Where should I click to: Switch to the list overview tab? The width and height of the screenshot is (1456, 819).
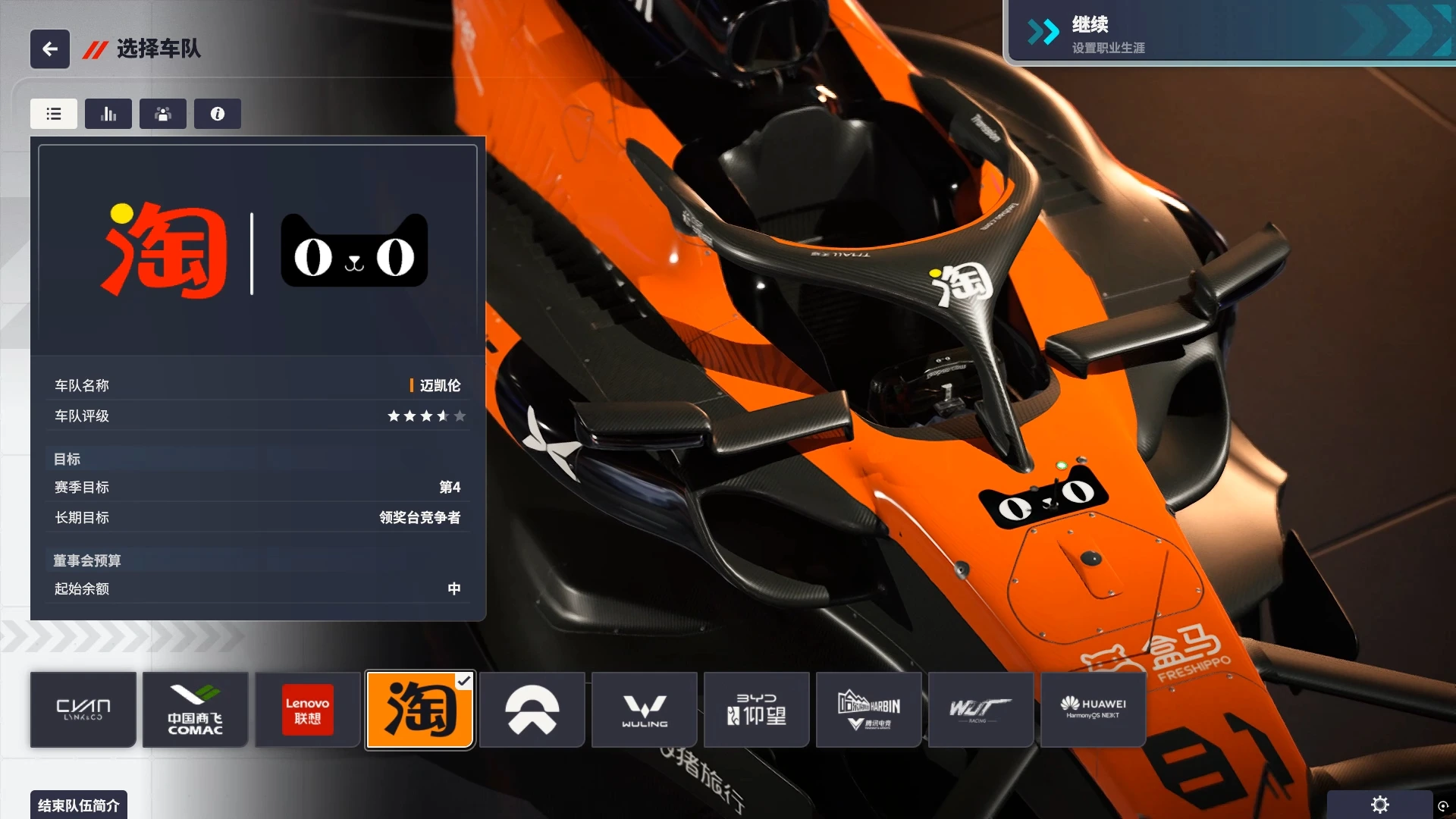pyautogui.click(x=54, y=114)
